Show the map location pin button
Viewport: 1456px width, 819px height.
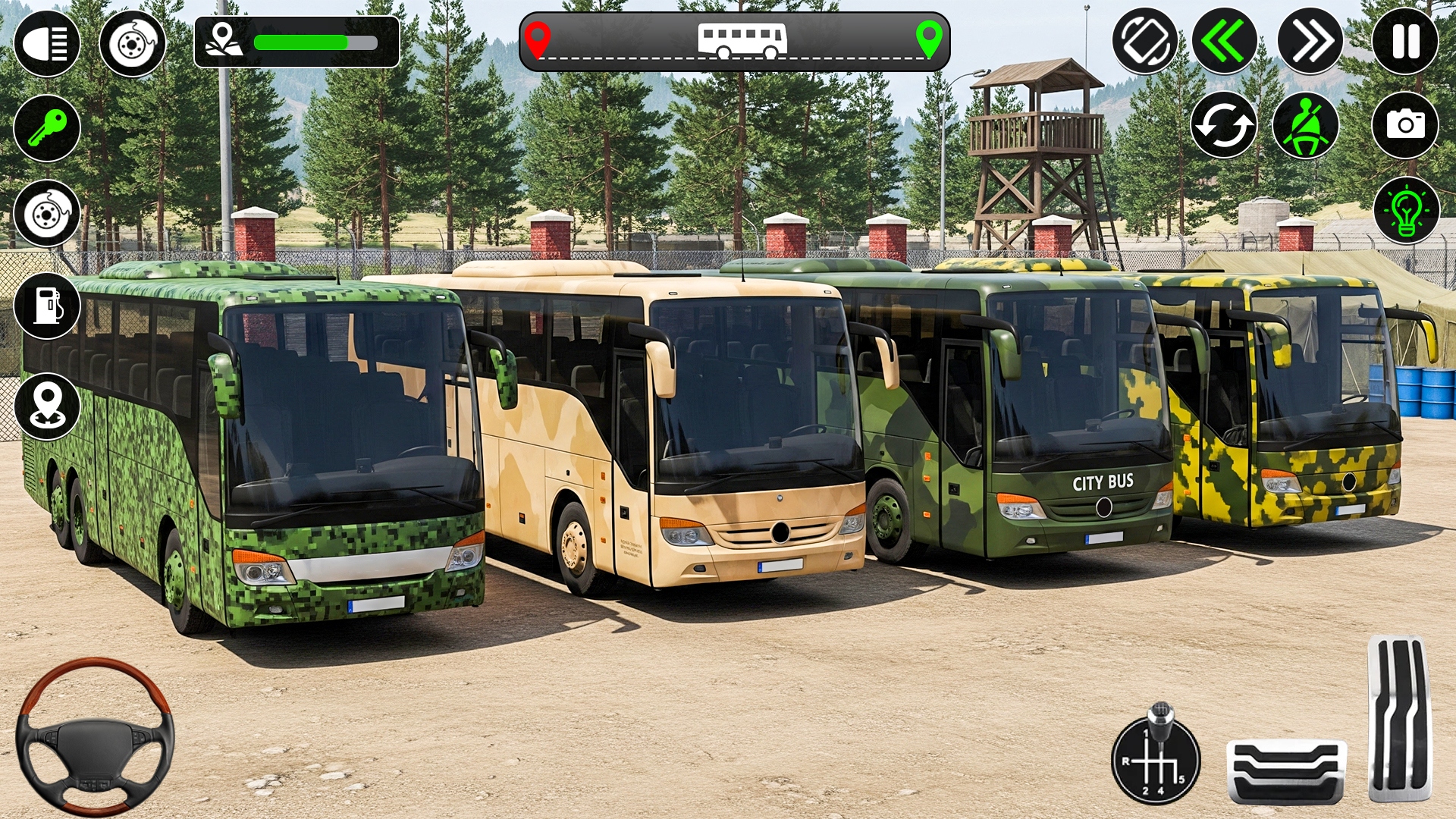[47, 406]
